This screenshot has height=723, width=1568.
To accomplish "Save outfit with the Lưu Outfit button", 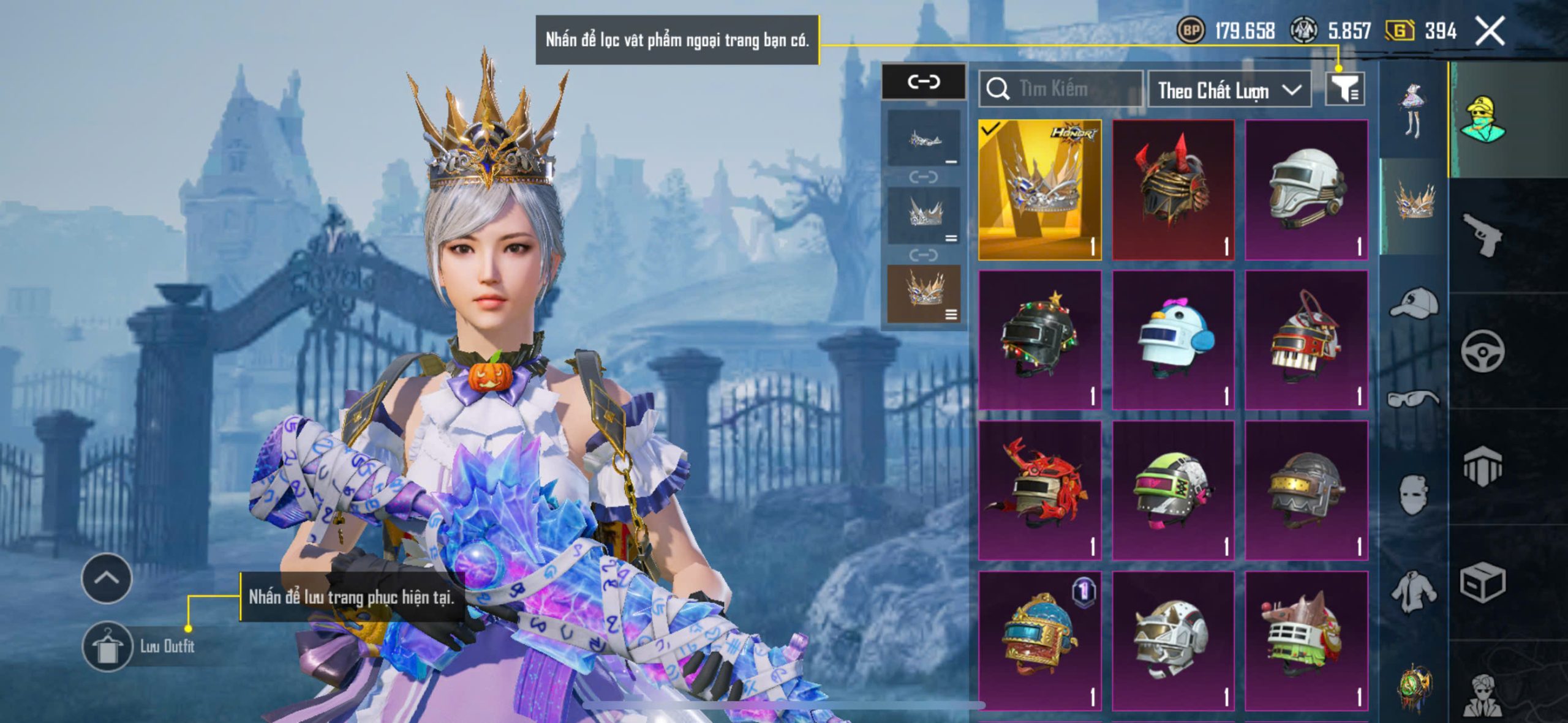I will [x=108, y=646].
